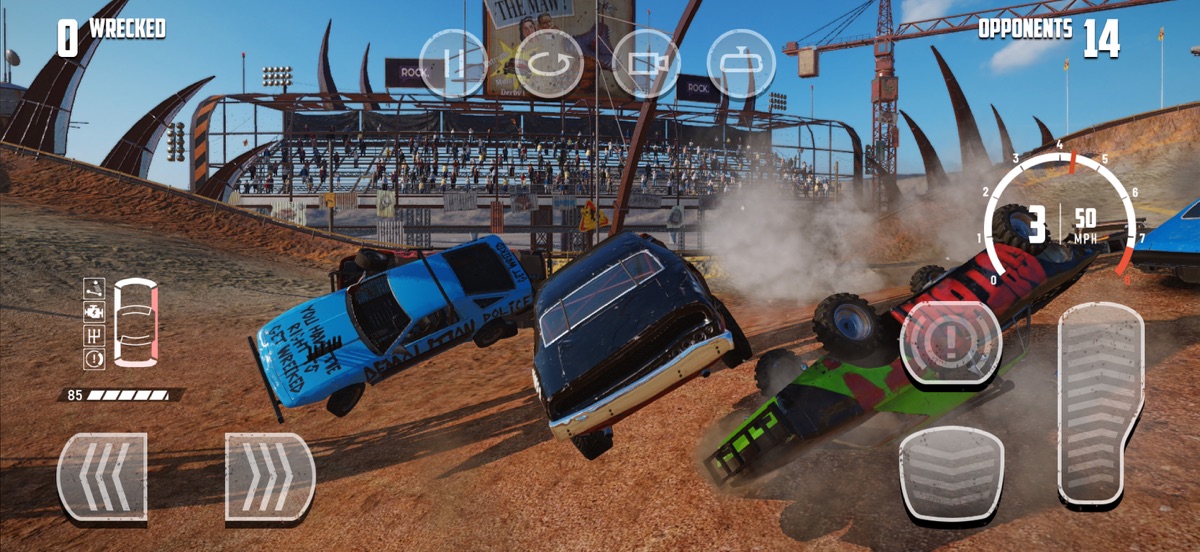1200x552 pixels.
Task: Pause the race
Action: pyautogui.click(x=453, y=63)
